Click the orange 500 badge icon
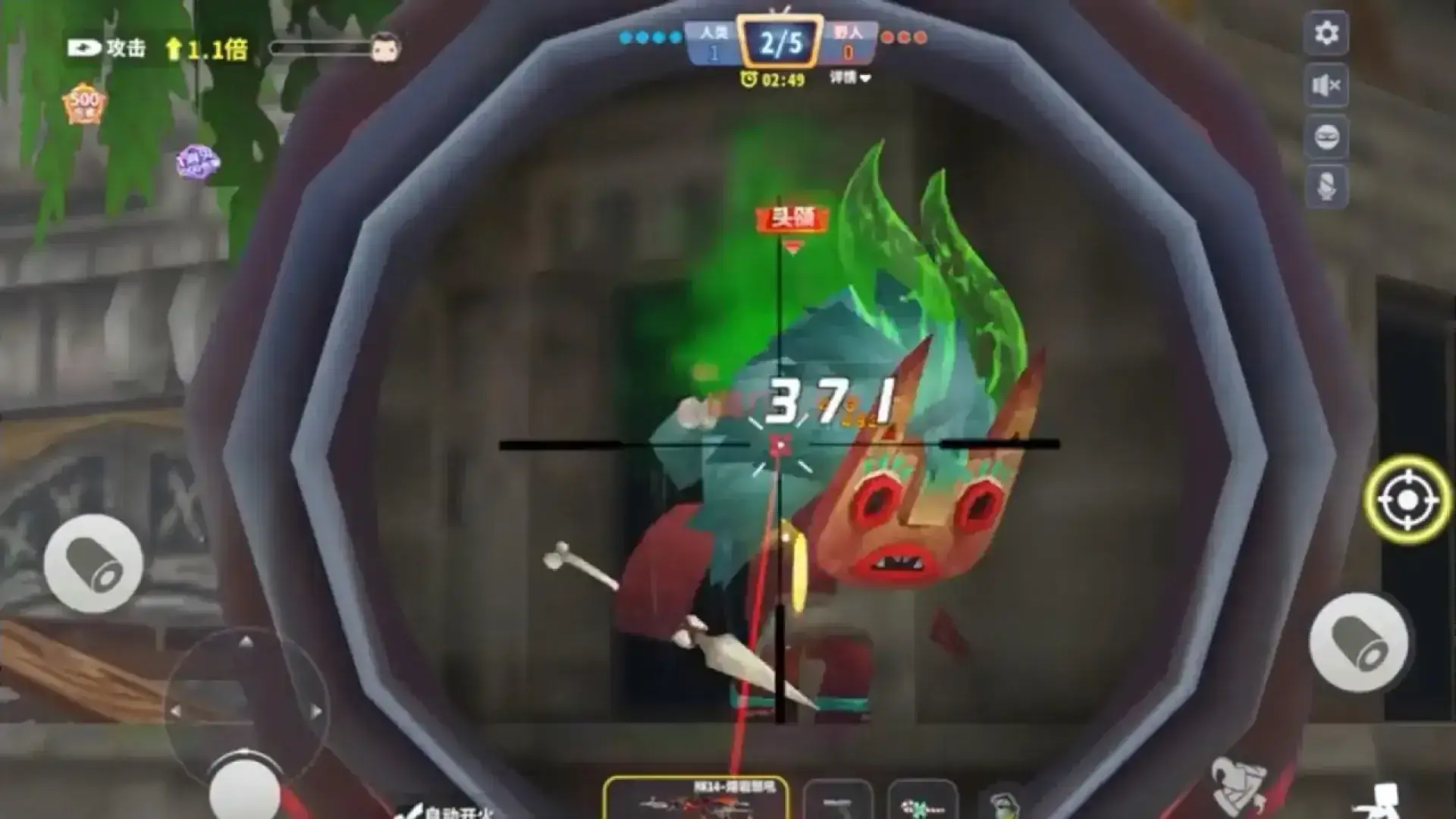 [x=84, y=104]
